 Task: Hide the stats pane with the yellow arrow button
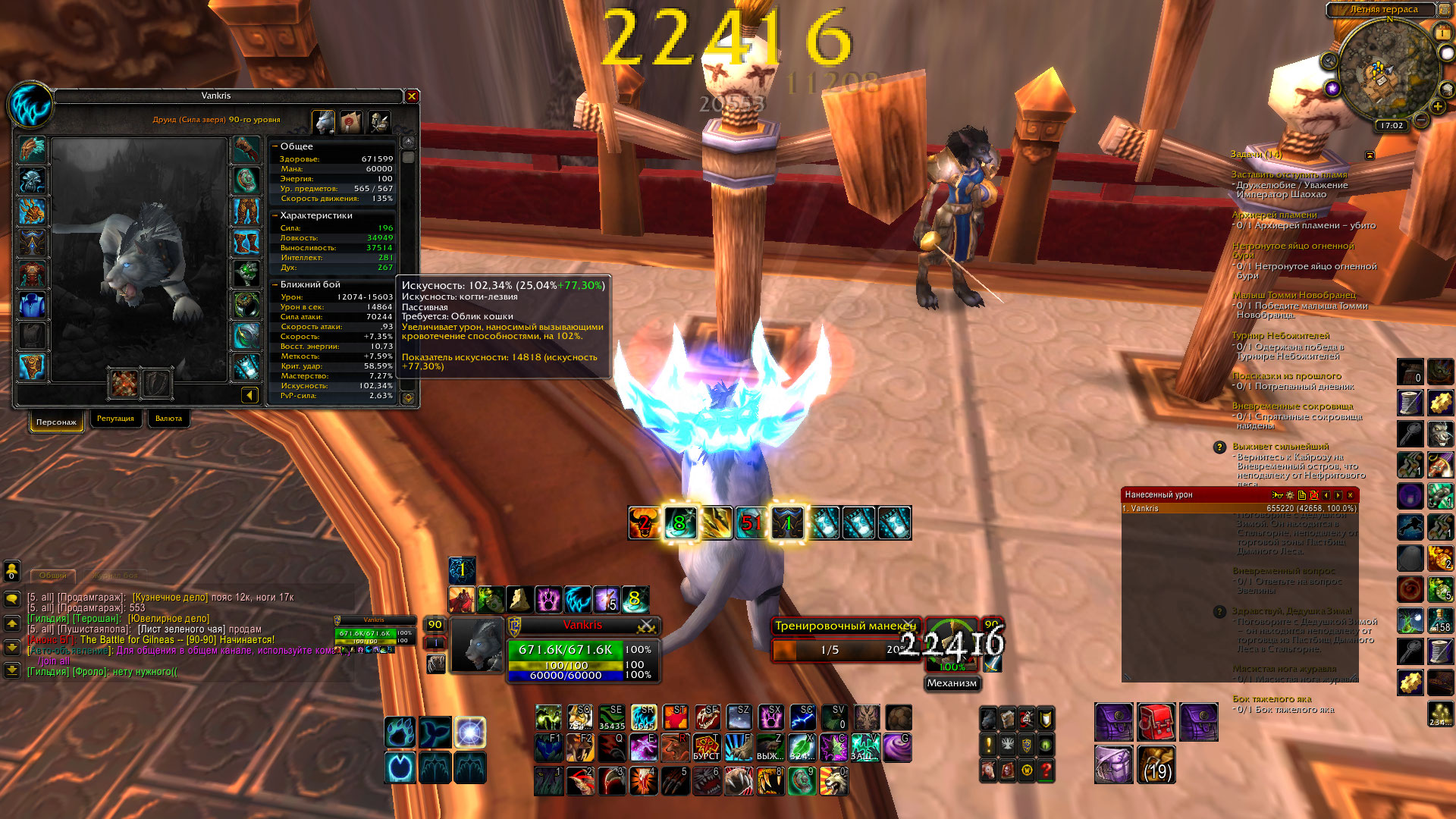pos(249,395)
